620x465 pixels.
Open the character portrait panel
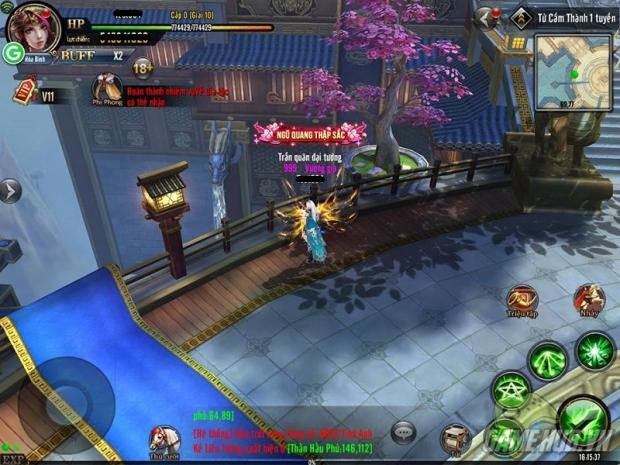[x=32, y=27]
